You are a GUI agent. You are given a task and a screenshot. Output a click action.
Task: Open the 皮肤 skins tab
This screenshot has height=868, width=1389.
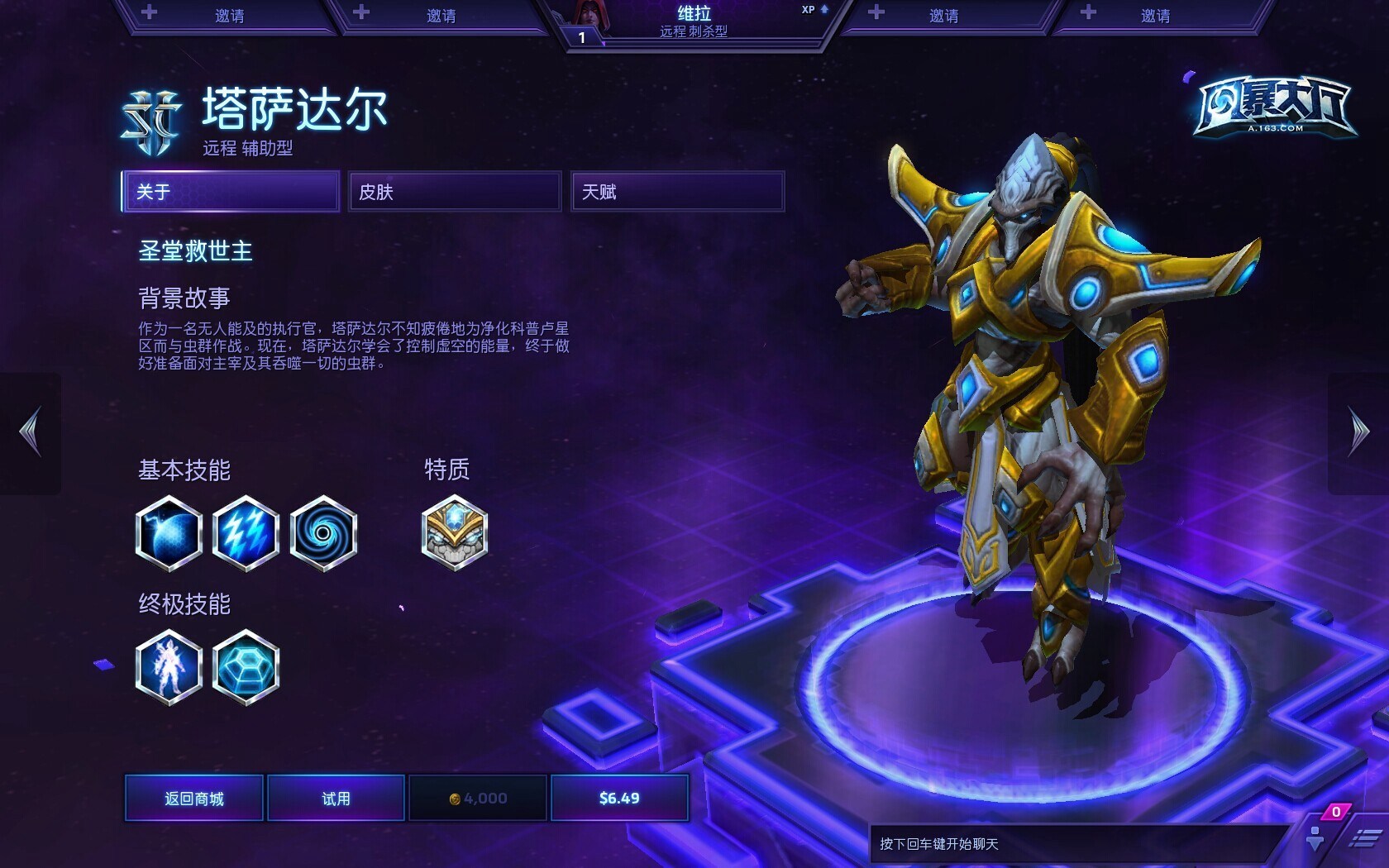[454, 192]
